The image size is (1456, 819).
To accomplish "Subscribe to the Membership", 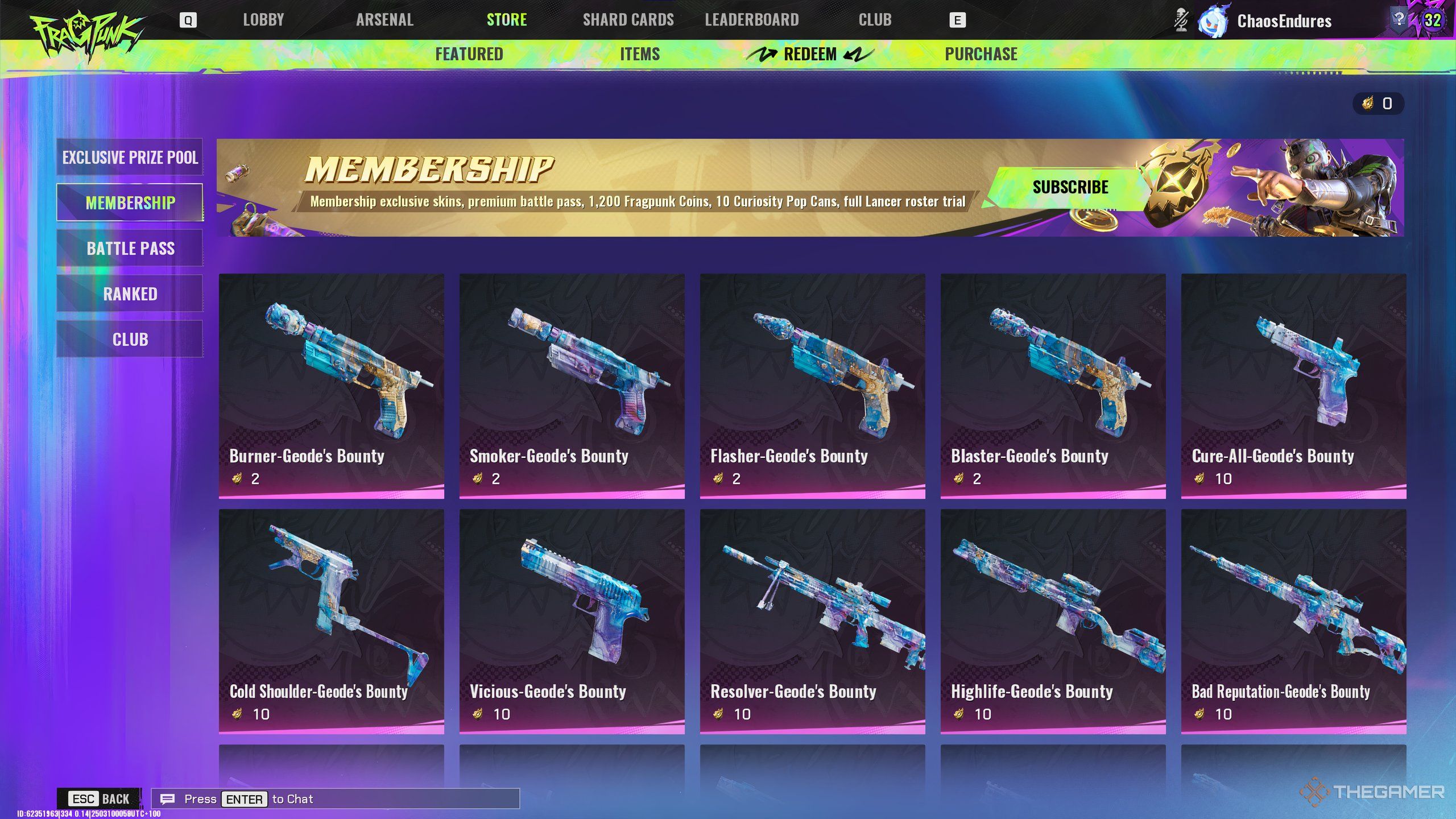I will coord(1070,187).
